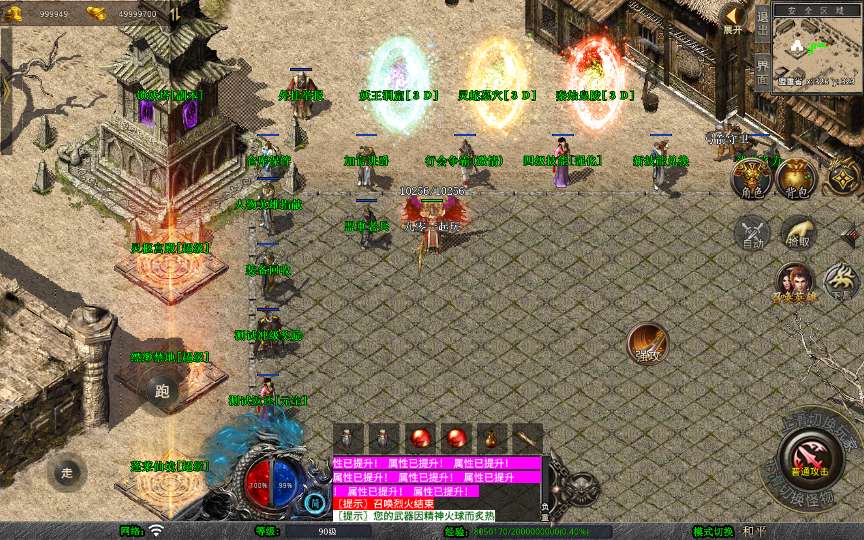The height and width of the screenshot is (540, 864).
Task: Open the 界面 interface button
Action: 762,73
